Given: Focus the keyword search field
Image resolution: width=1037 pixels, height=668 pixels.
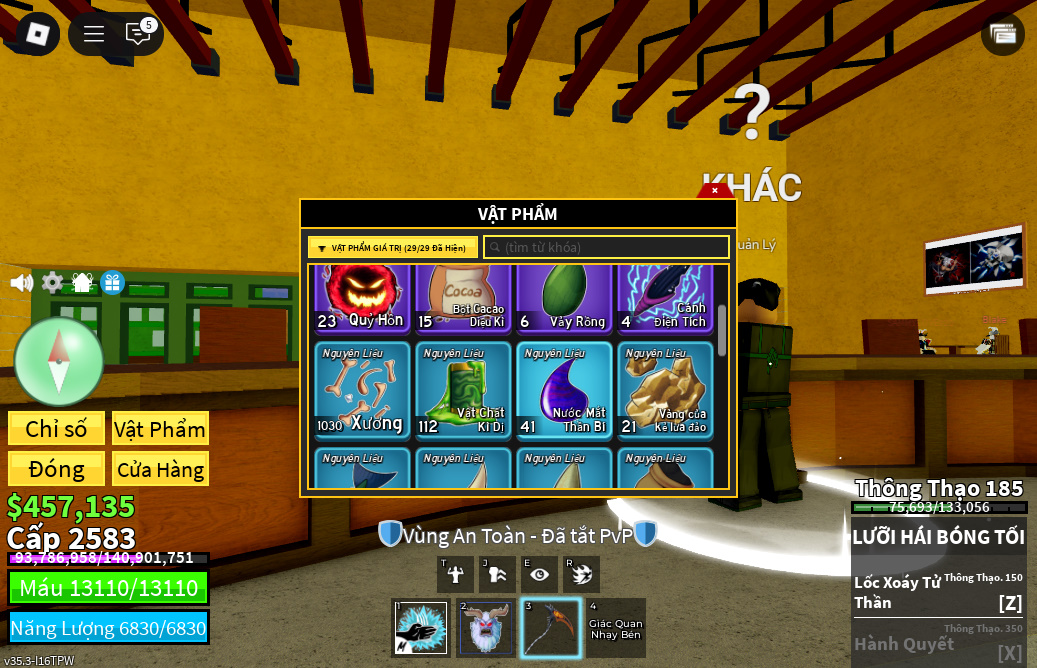Looking at the screenshot, I should [606, 248].
